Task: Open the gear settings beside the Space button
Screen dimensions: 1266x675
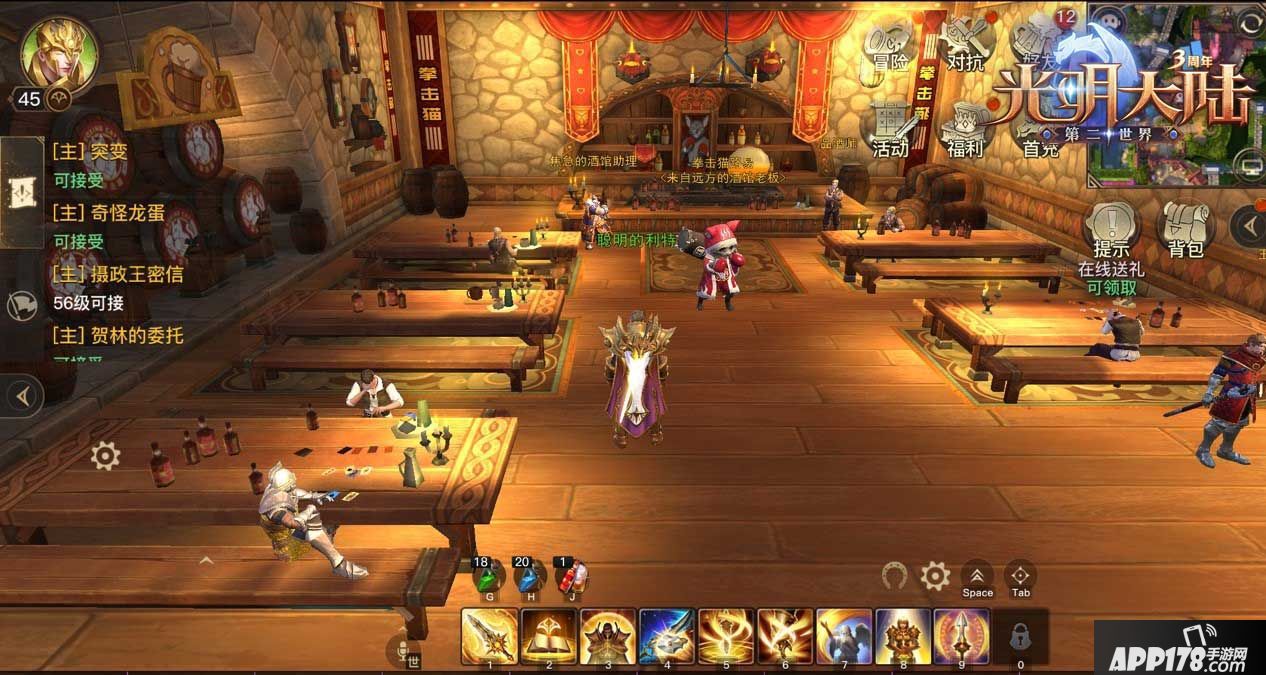Action: (935, 576)
